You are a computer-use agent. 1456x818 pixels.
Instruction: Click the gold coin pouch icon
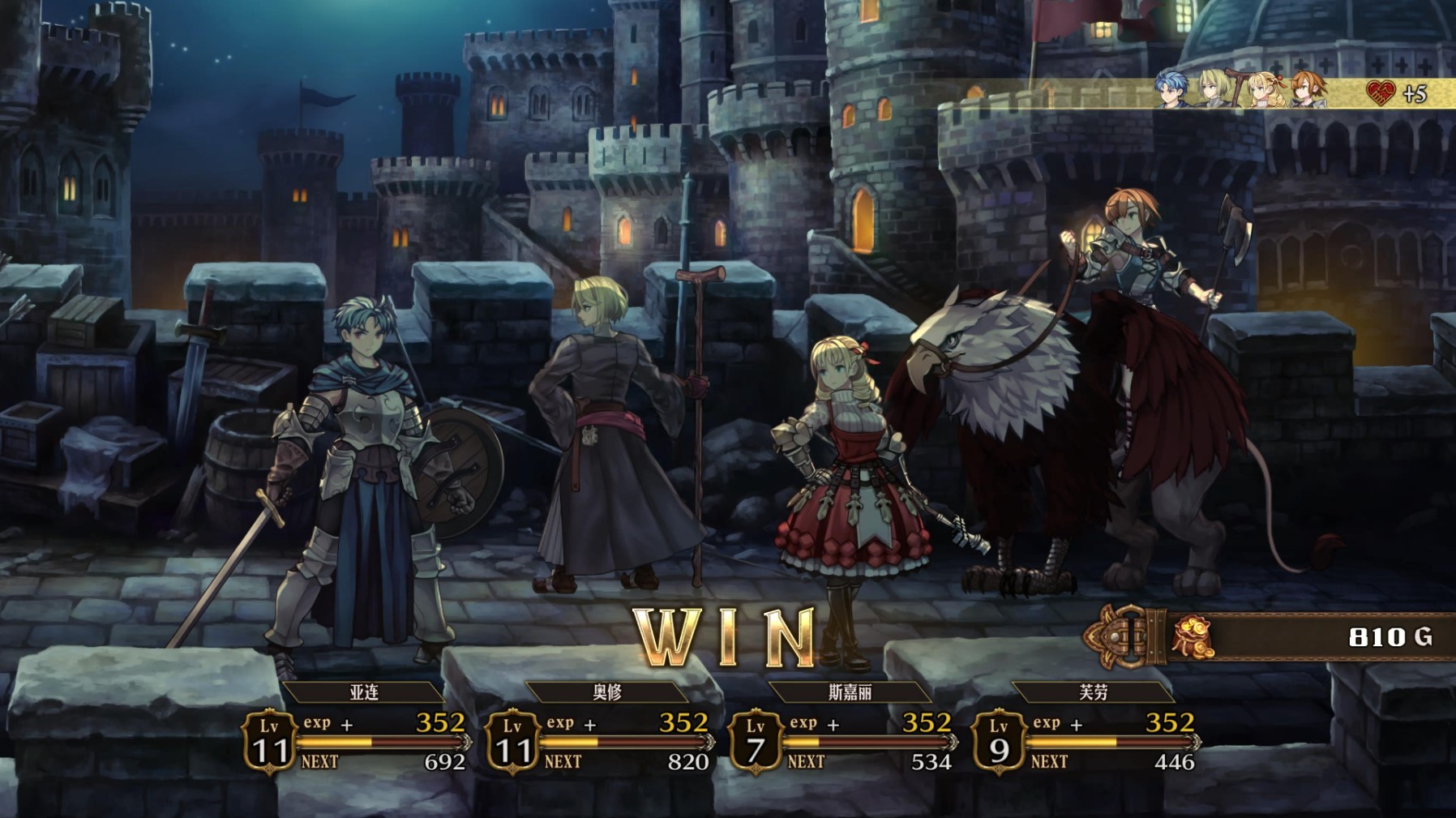1192,637
